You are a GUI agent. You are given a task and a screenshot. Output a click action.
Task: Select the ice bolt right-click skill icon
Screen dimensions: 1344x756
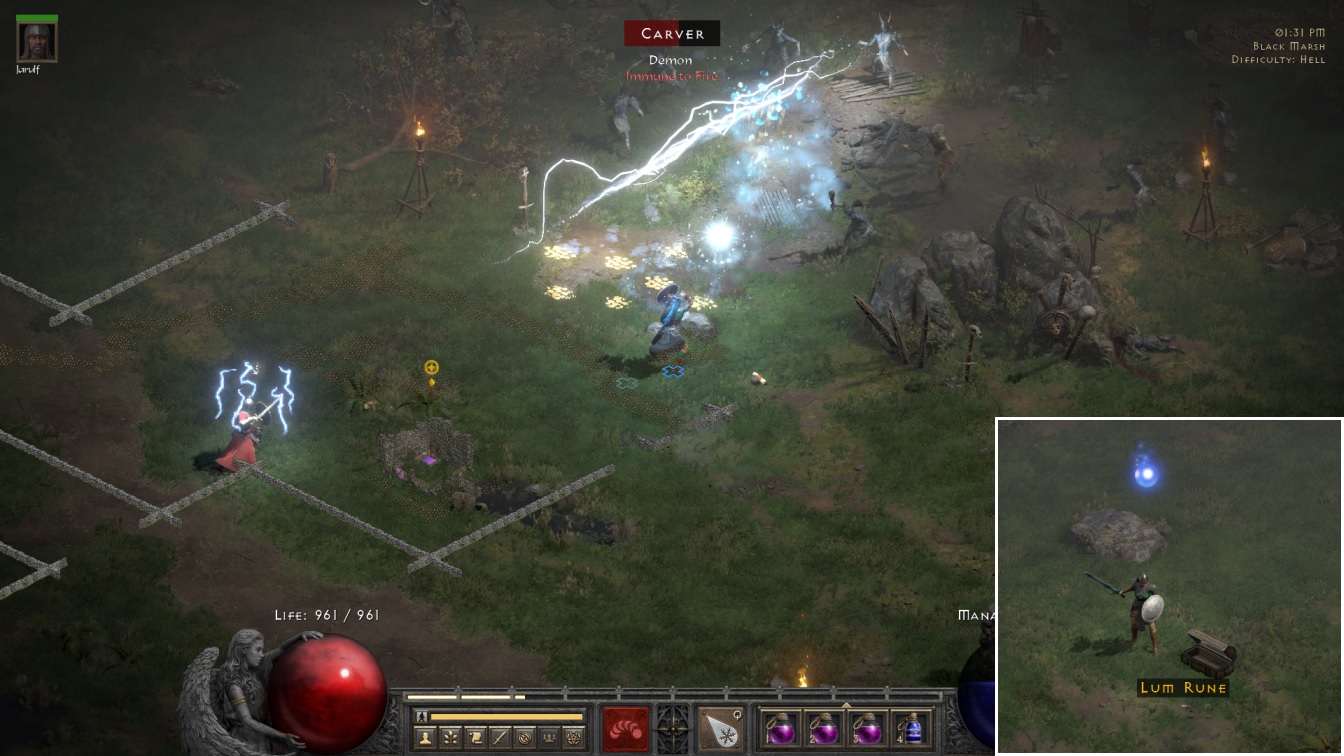(x=720, y=728)
